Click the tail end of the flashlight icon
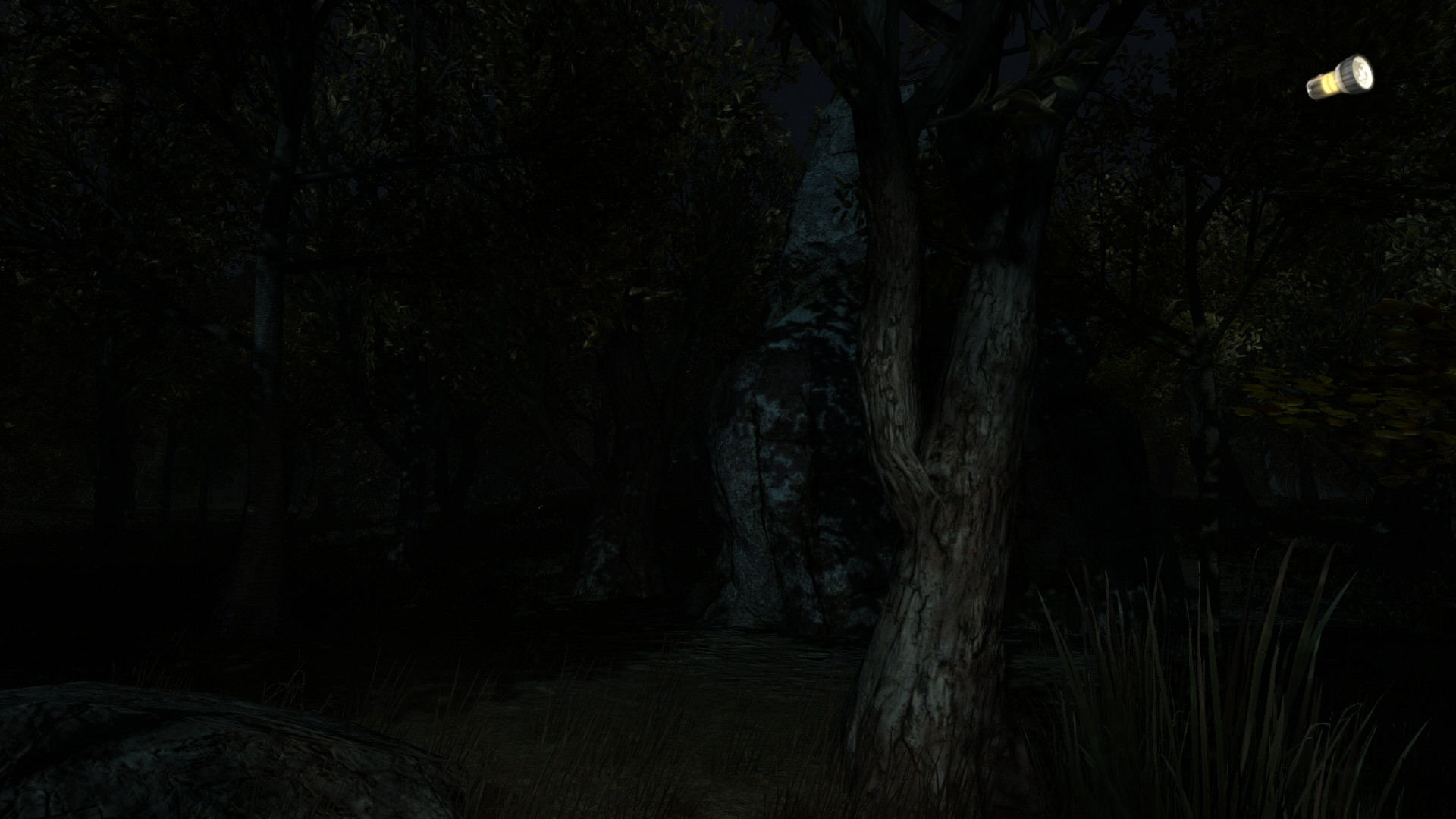This screenshot has width=1456, height=819. (1311, 90)
